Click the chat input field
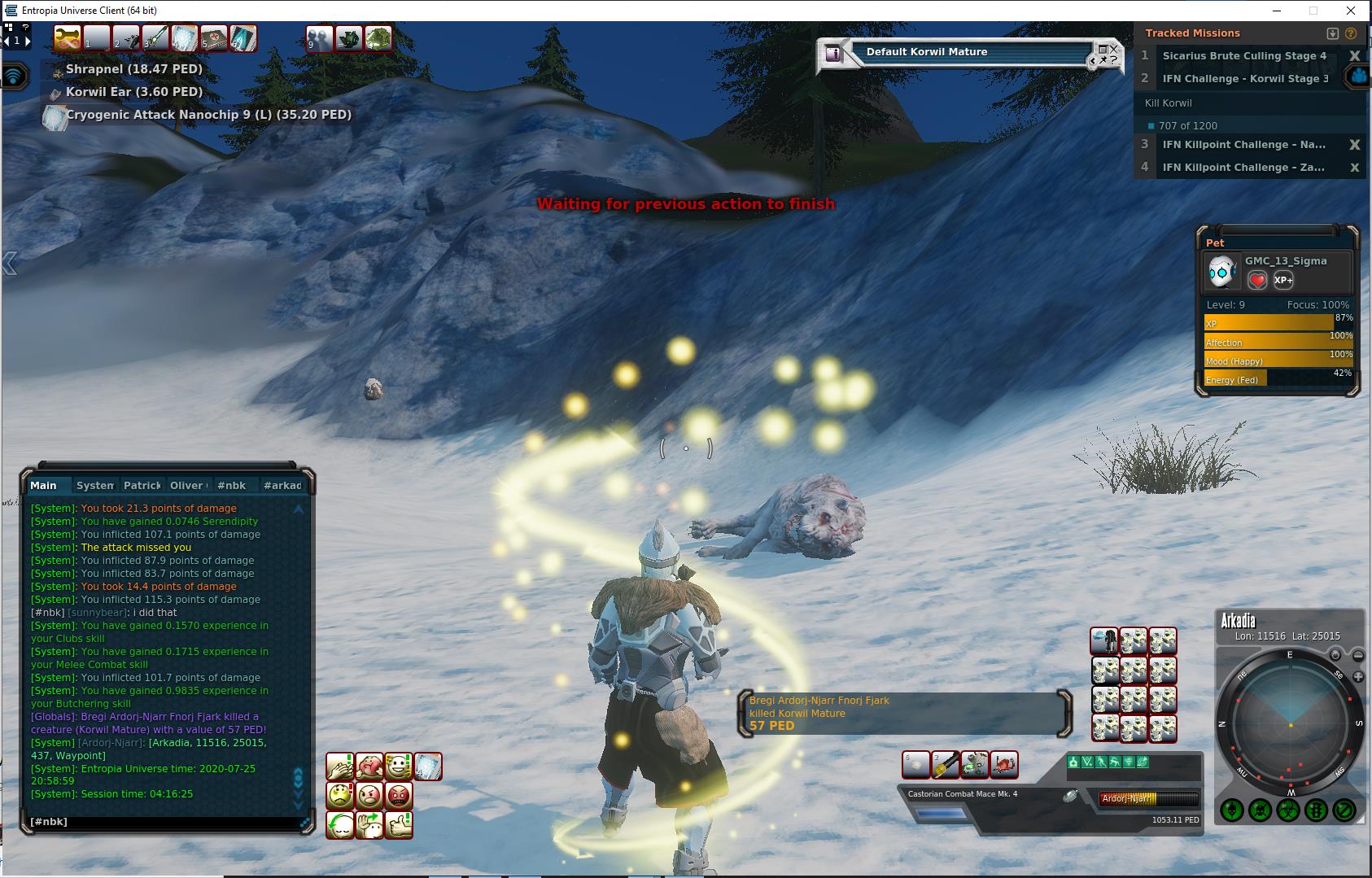 (163, 822)
